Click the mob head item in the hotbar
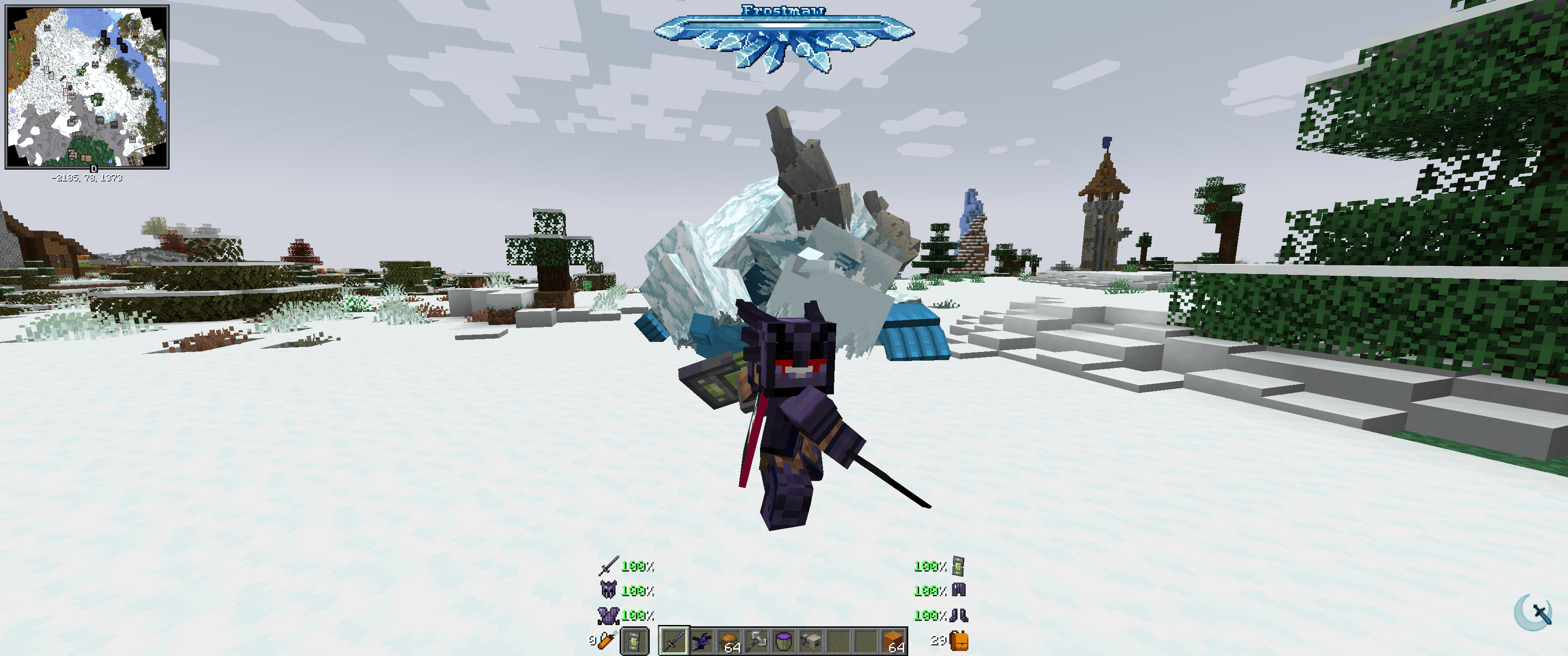This screenshot has height=656, width=1568. click(812, 642)
